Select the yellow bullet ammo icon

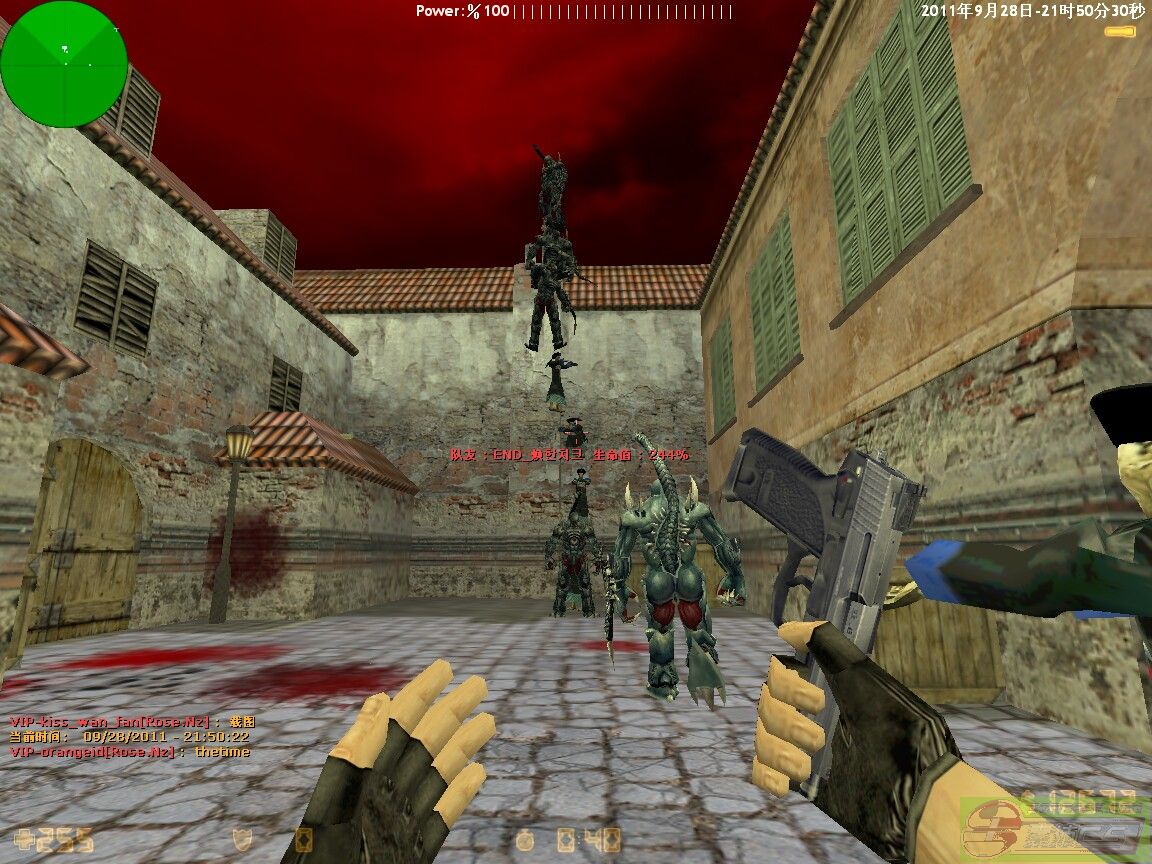(x=1119, y=32)
